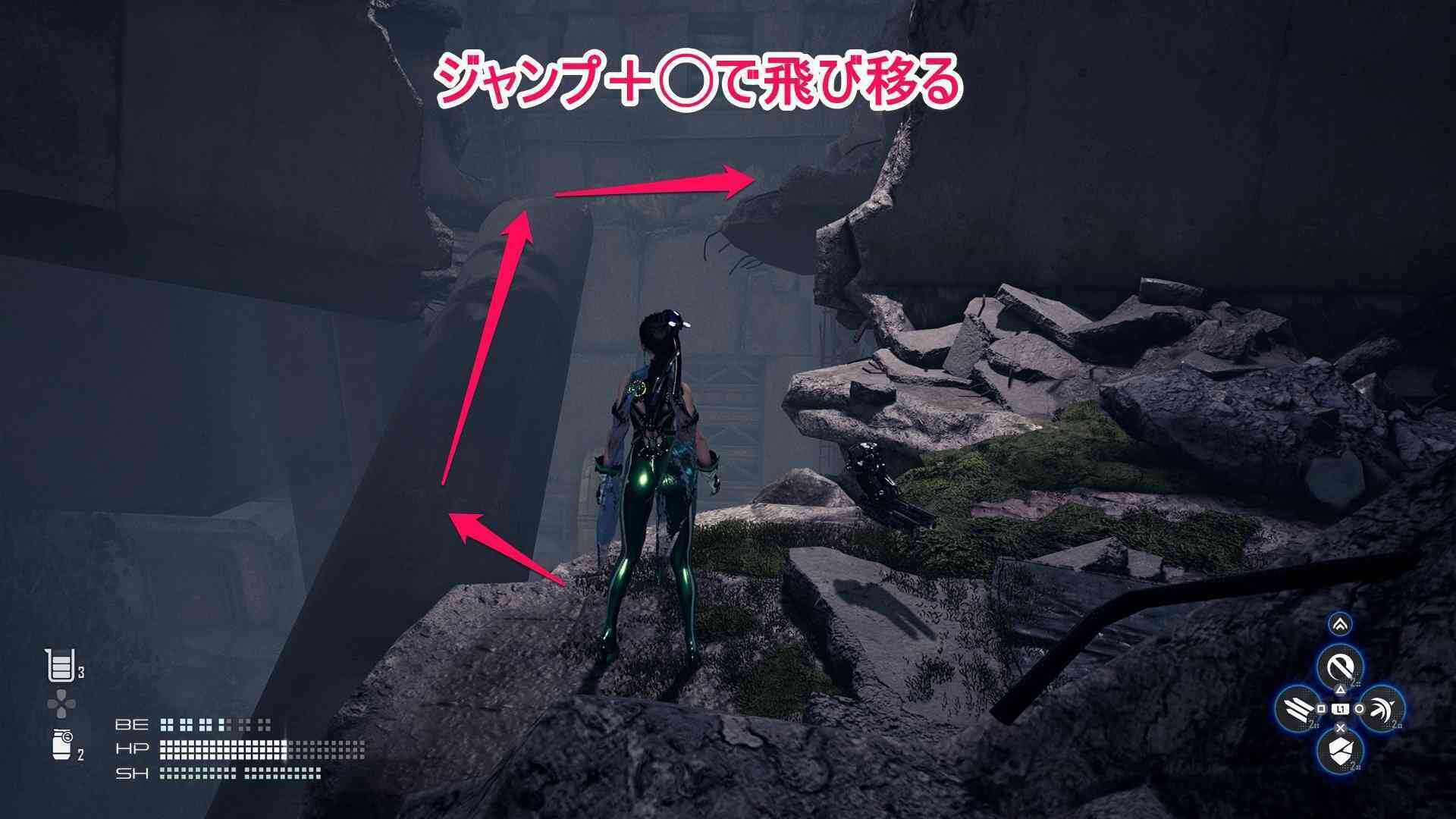1456x819 pixels.
Task: Click the shield-break skill below the X prompt
Action: pyautogui.click(x=1341, y=752)
